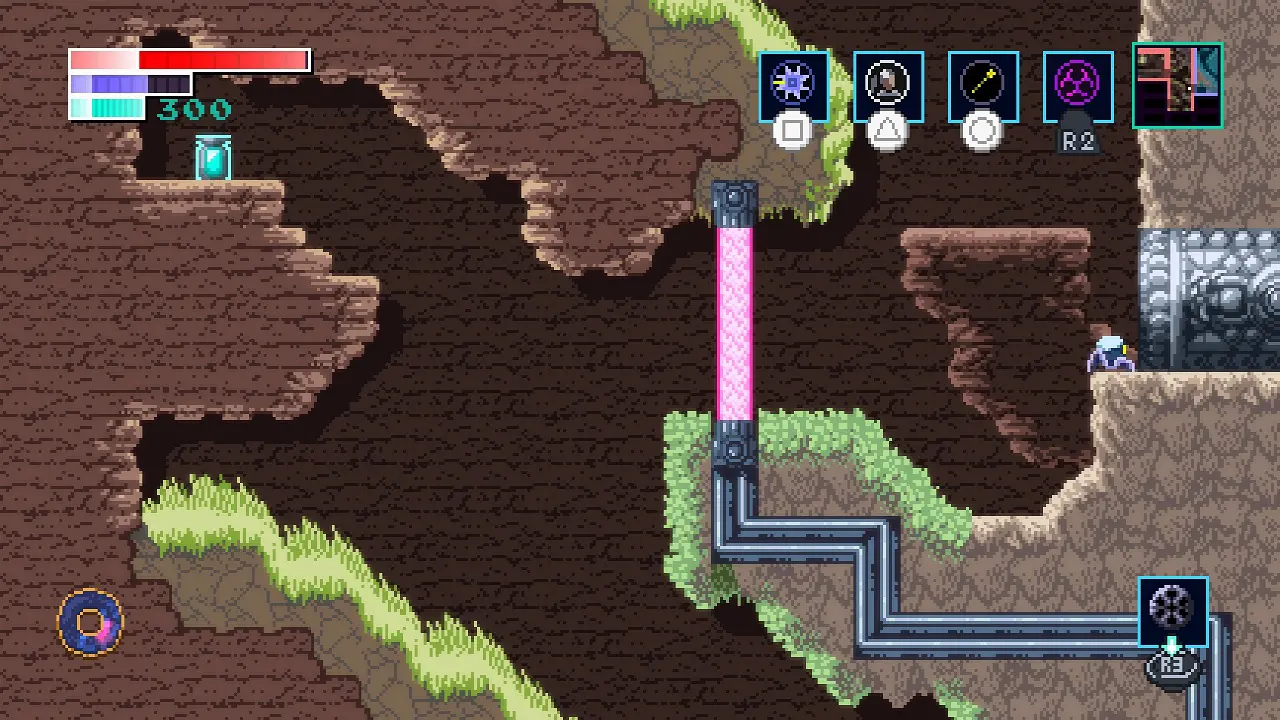Open the minimap
Screen dimensions: 1280x720
(x=1177, y=85)
